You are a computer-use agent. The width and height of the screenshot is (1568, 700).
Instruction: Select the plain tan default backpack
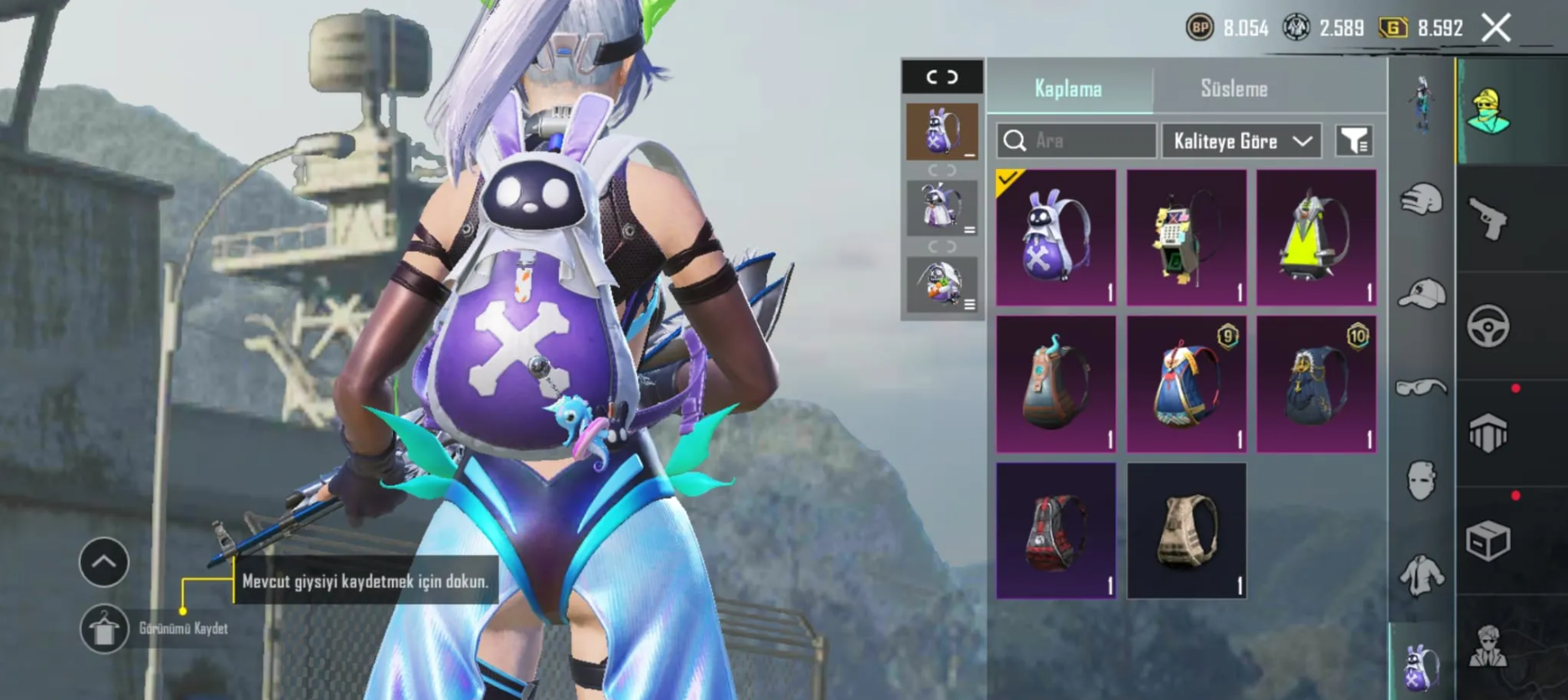click(1186, 531)
